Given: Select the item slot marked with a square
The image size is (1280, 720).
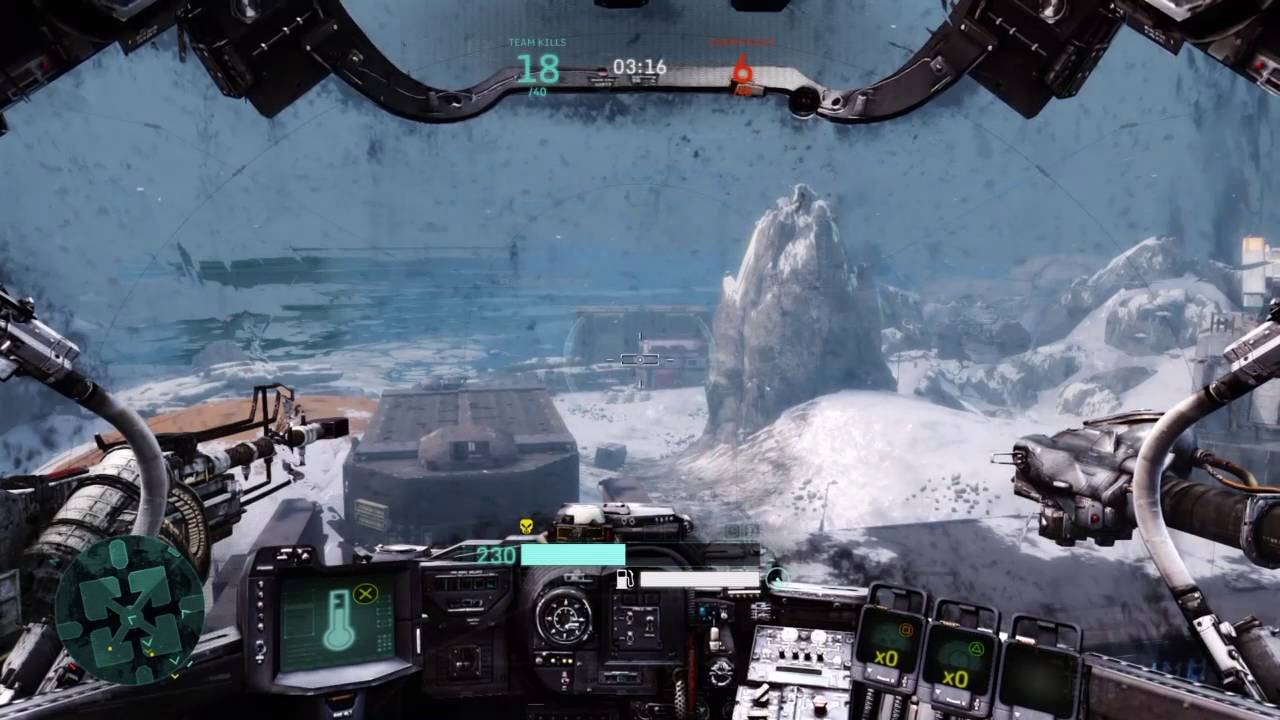Looking at the screenshot, I should pos(892,645).
